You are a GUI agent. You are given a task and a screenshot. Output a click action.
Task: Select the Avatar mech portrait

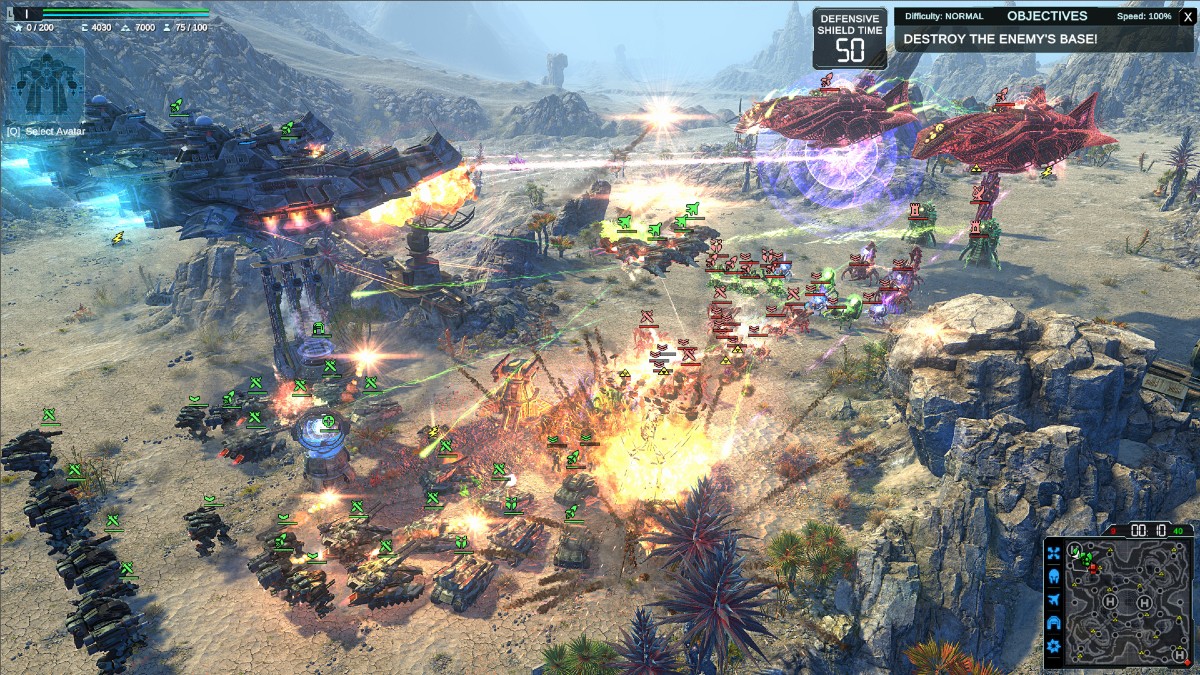point(46,82)
